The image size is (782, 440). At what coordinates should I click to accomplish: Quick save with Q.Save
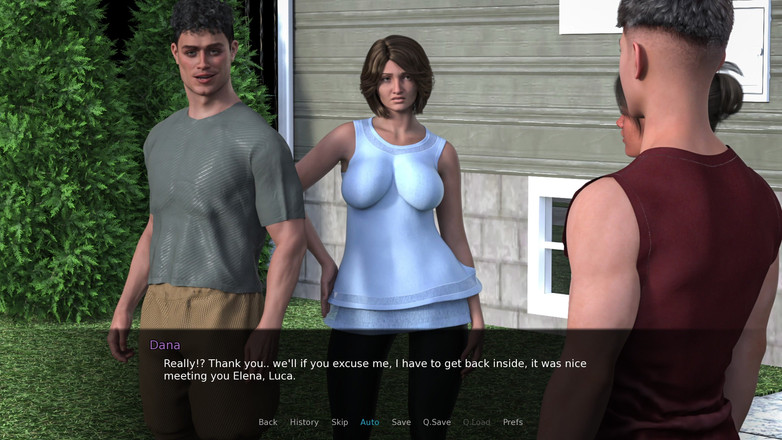(x=437, y=422)
